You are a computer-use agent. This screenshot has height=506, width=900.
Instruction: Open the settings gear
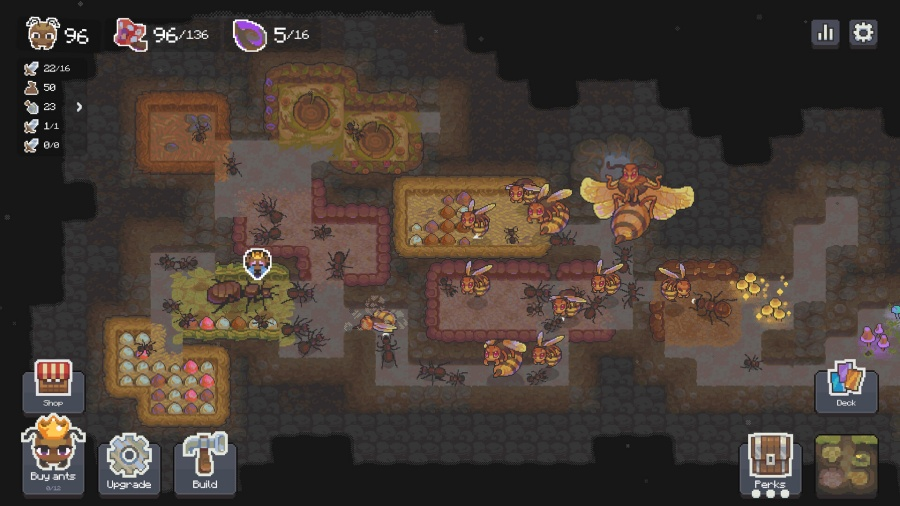tap(863, 32)
